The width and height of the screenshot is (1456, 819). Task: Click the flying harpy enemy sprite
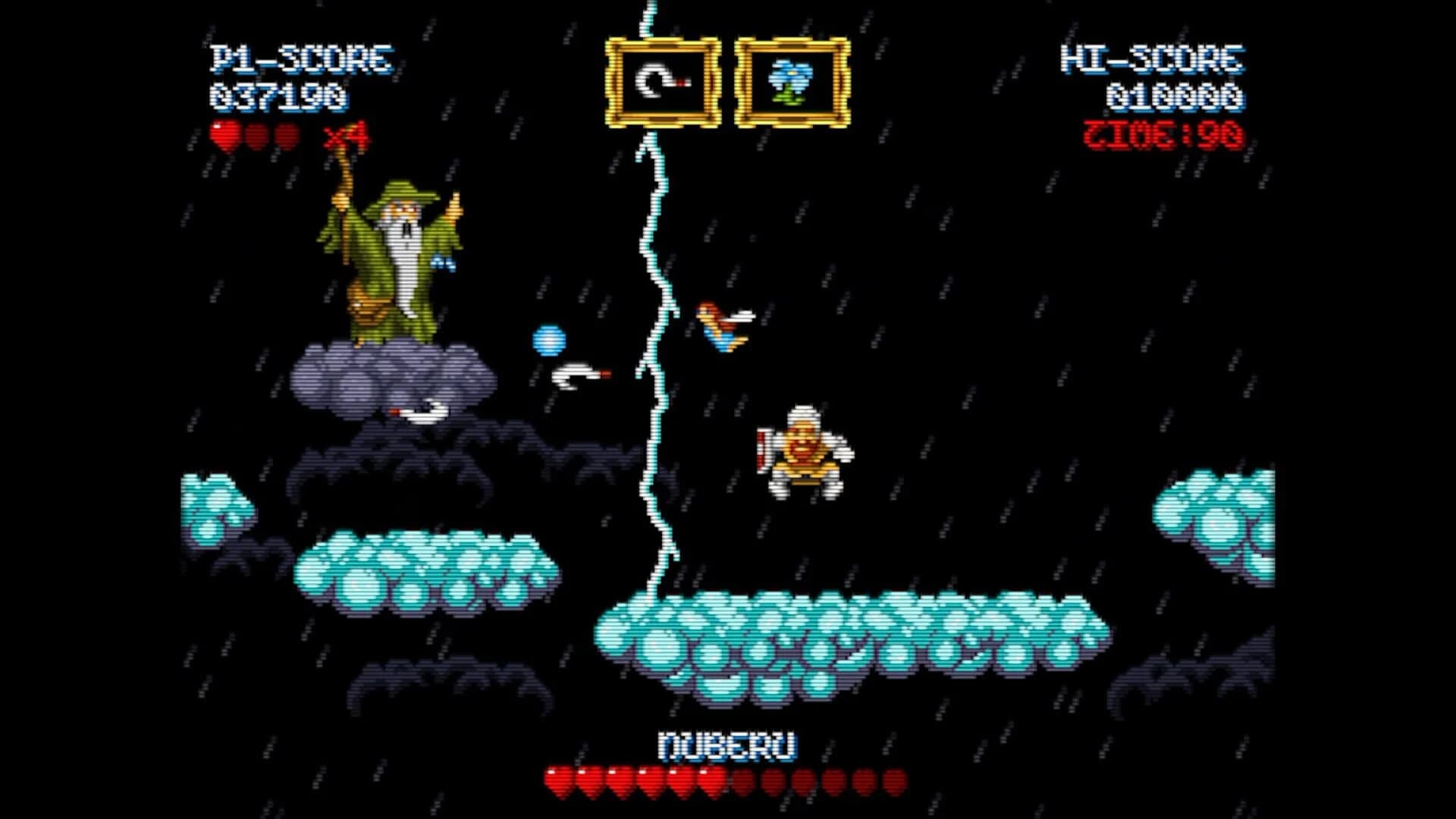click(720, 322)
